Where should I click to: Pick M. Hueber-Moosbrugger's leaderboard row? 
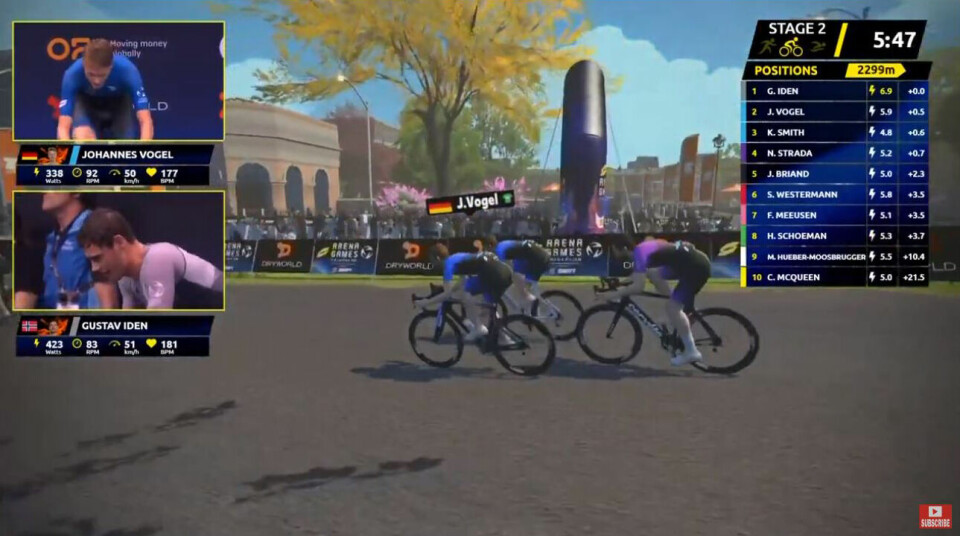point(835,257)
